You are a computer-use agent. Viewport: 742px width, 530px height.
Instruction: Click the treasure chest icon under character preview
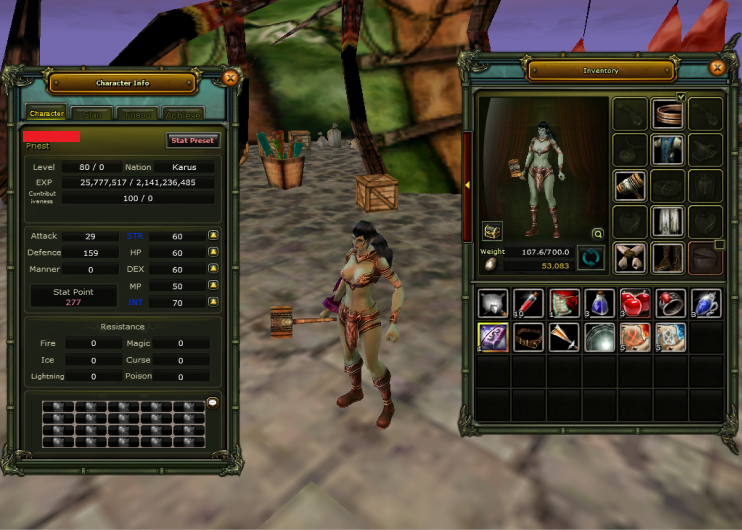click(492, 231)
